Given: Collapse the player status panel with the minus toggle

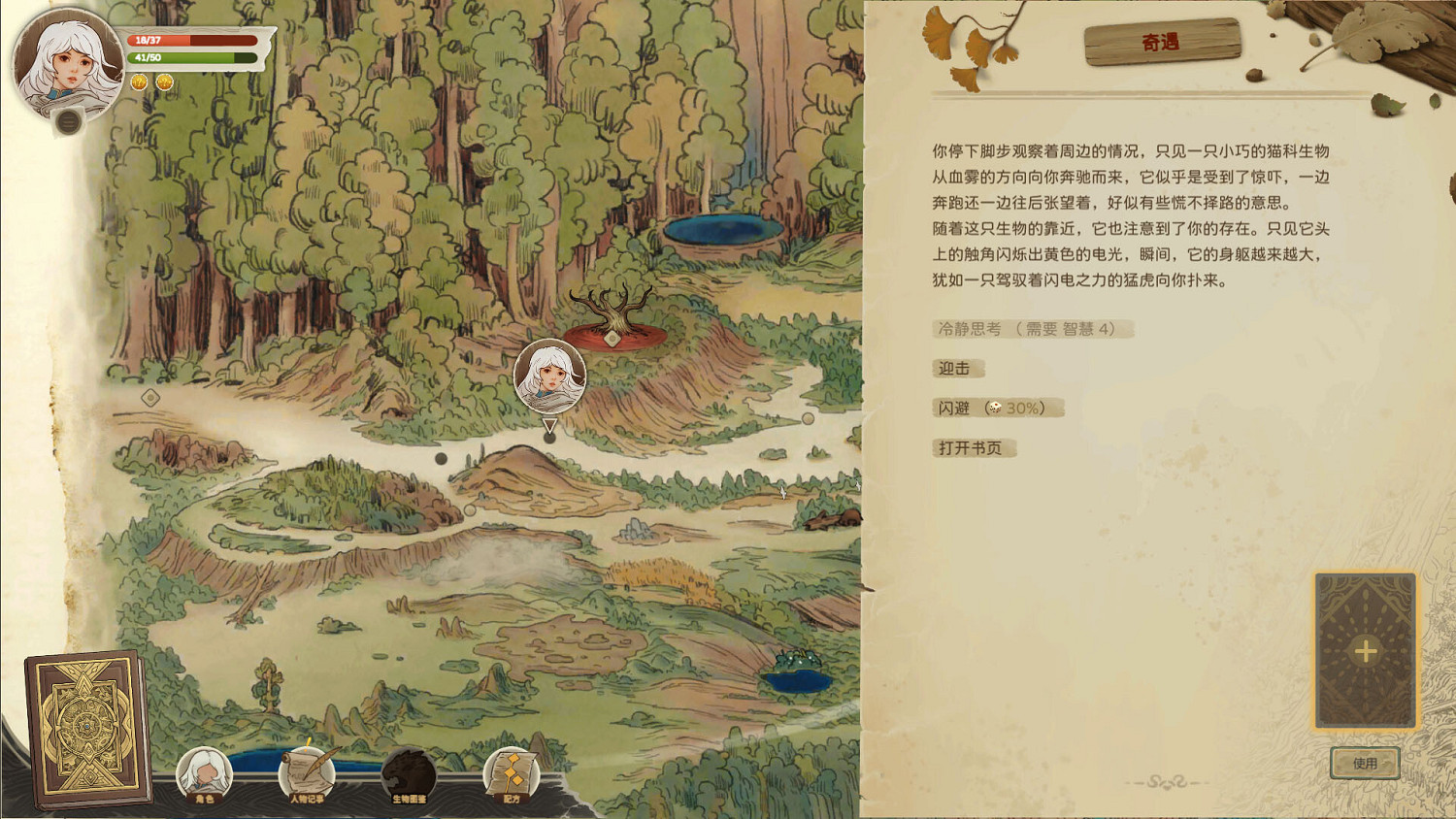Looking at the screenshot, I should (66, 123).
